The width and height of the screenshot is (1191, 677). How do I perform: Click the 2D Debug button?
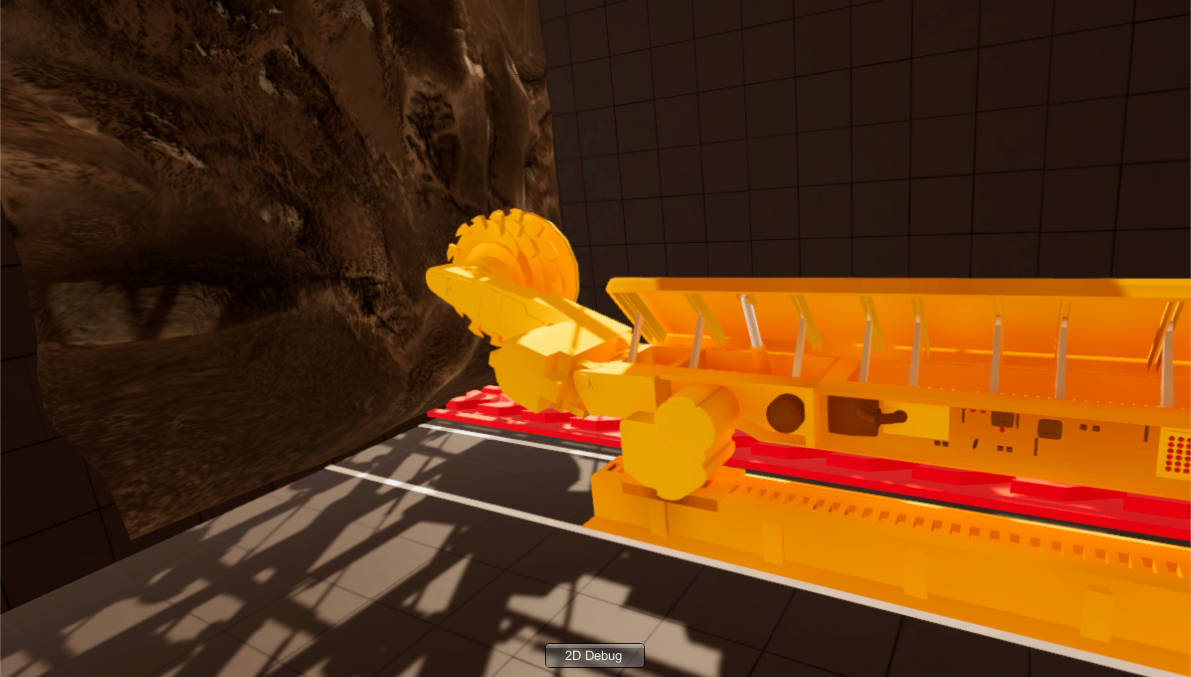click(594, 656)
